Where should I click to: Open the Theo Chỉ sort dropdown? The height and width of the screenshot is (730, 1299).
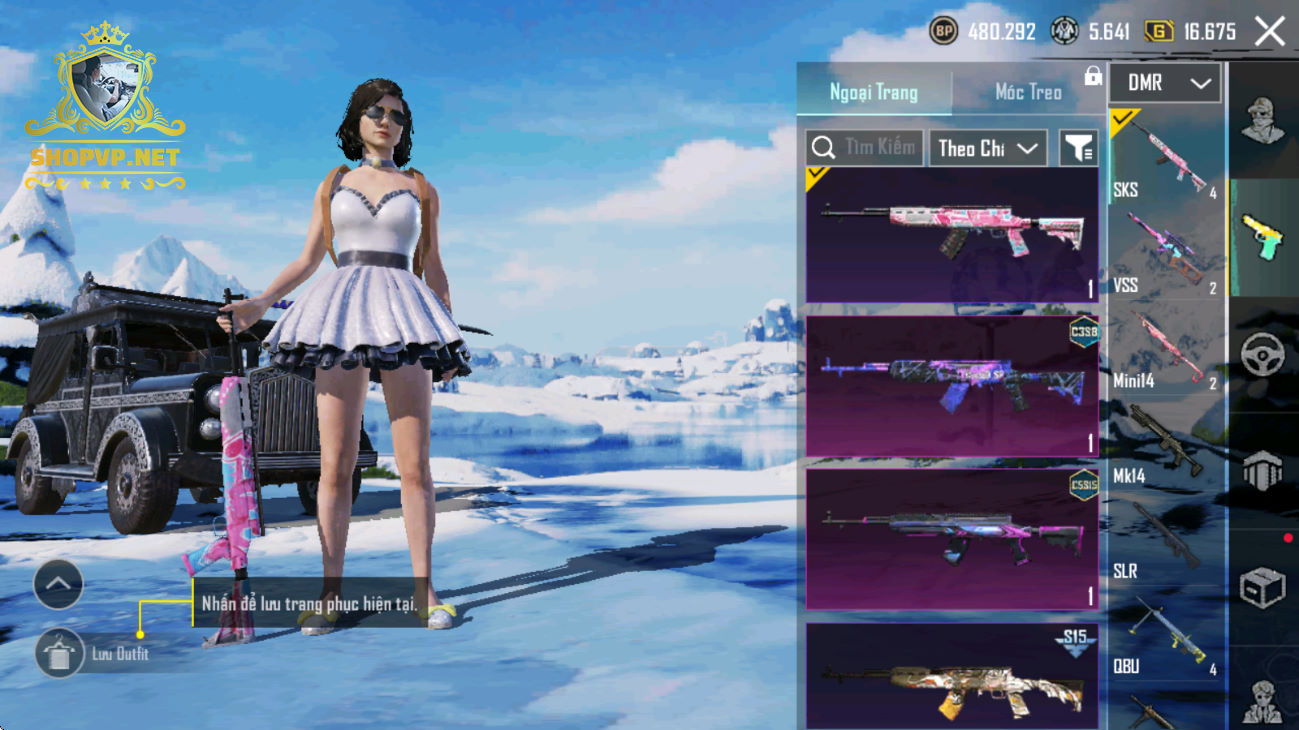coord(987,148)
